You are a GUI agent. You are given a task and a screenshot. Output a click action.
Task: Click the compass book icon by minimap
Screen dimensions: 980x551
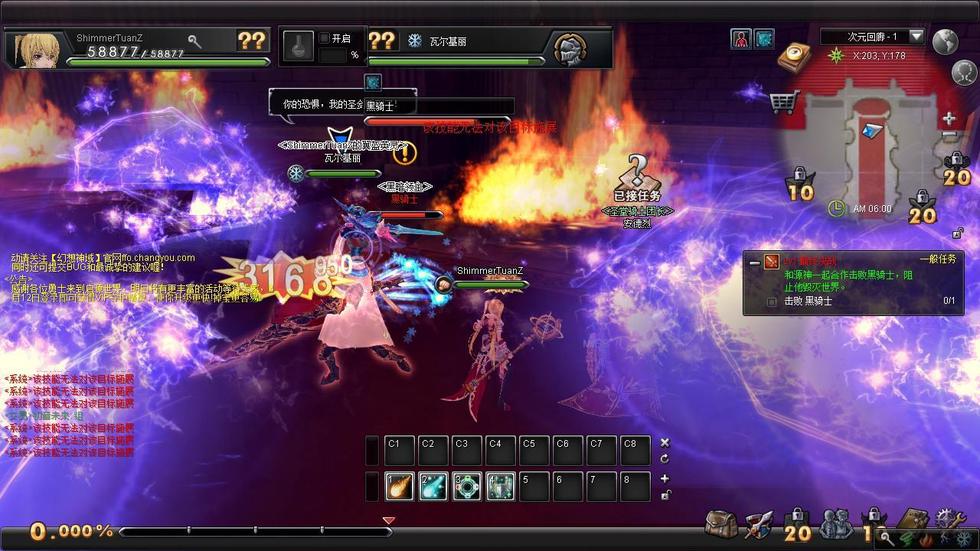793,54
